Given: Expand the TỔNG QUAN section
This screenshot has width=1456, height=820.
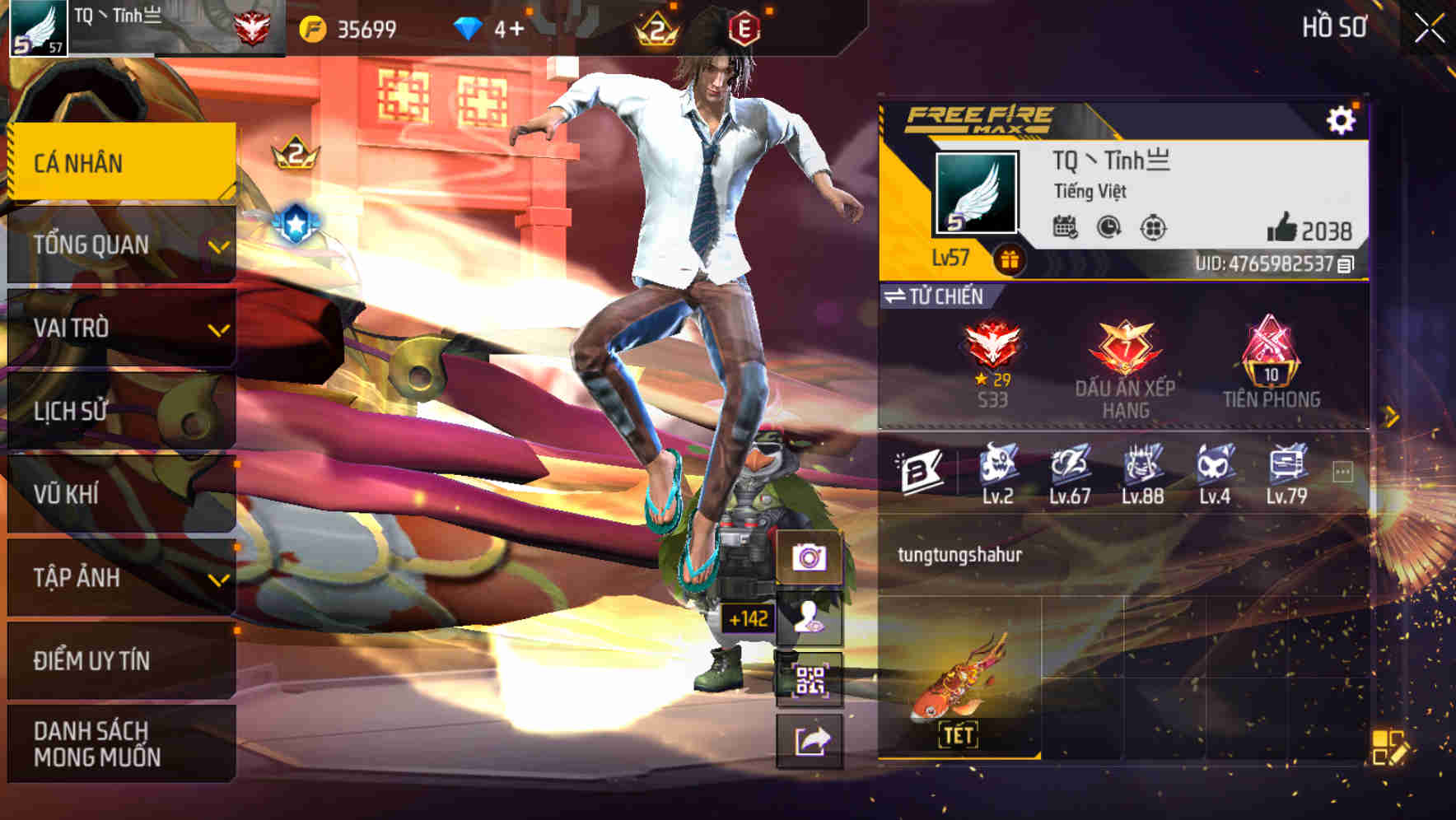Looking at the screenshot, I should [119, 245].
